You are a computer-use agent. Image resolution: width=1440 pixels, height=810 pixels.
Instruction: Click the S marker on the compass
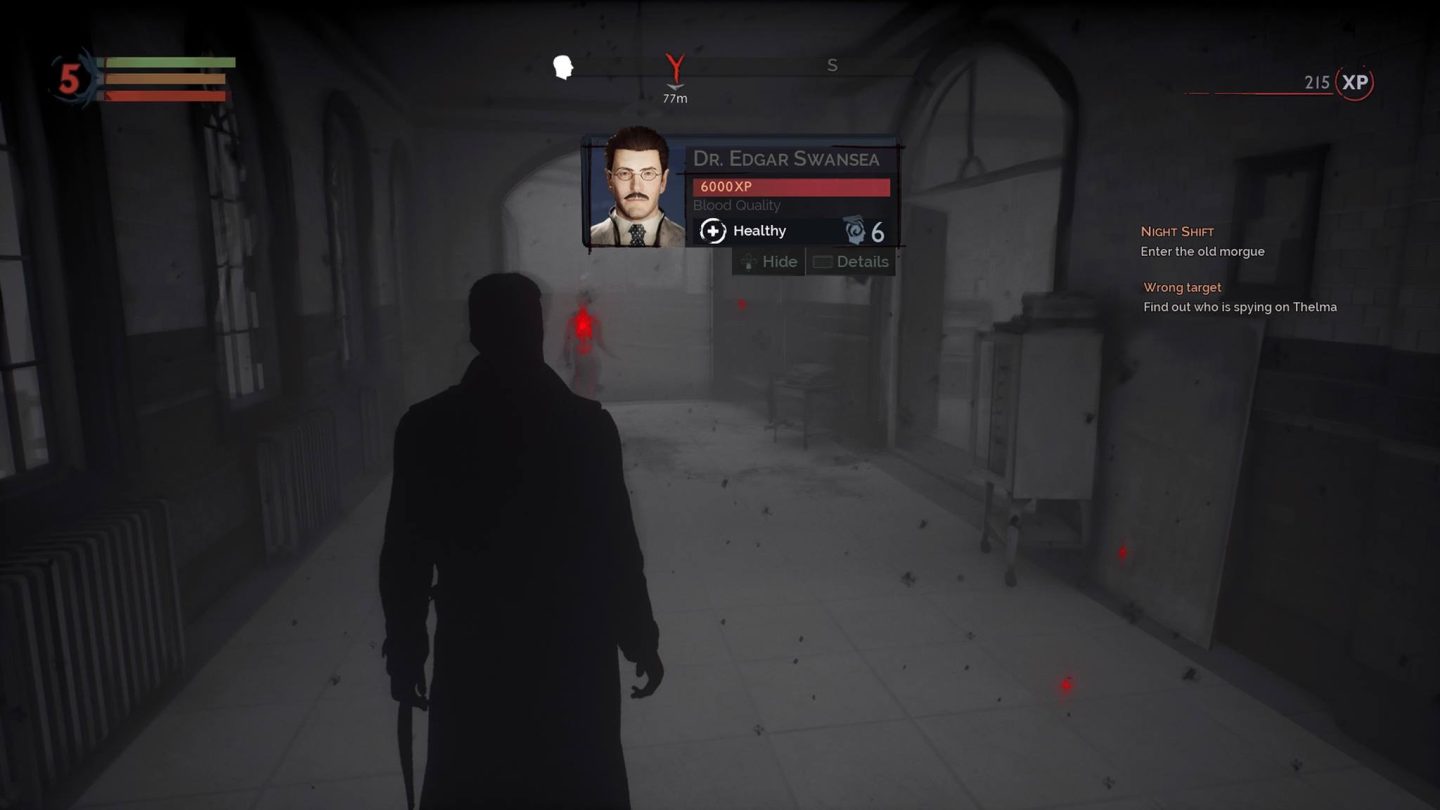[x=831, y=65]
